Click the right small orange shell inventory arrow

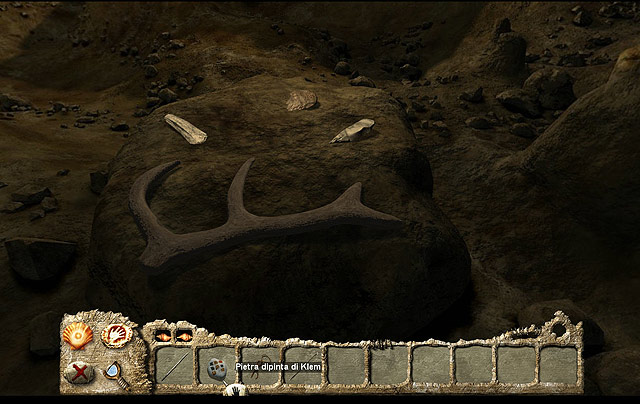(186, 336)
